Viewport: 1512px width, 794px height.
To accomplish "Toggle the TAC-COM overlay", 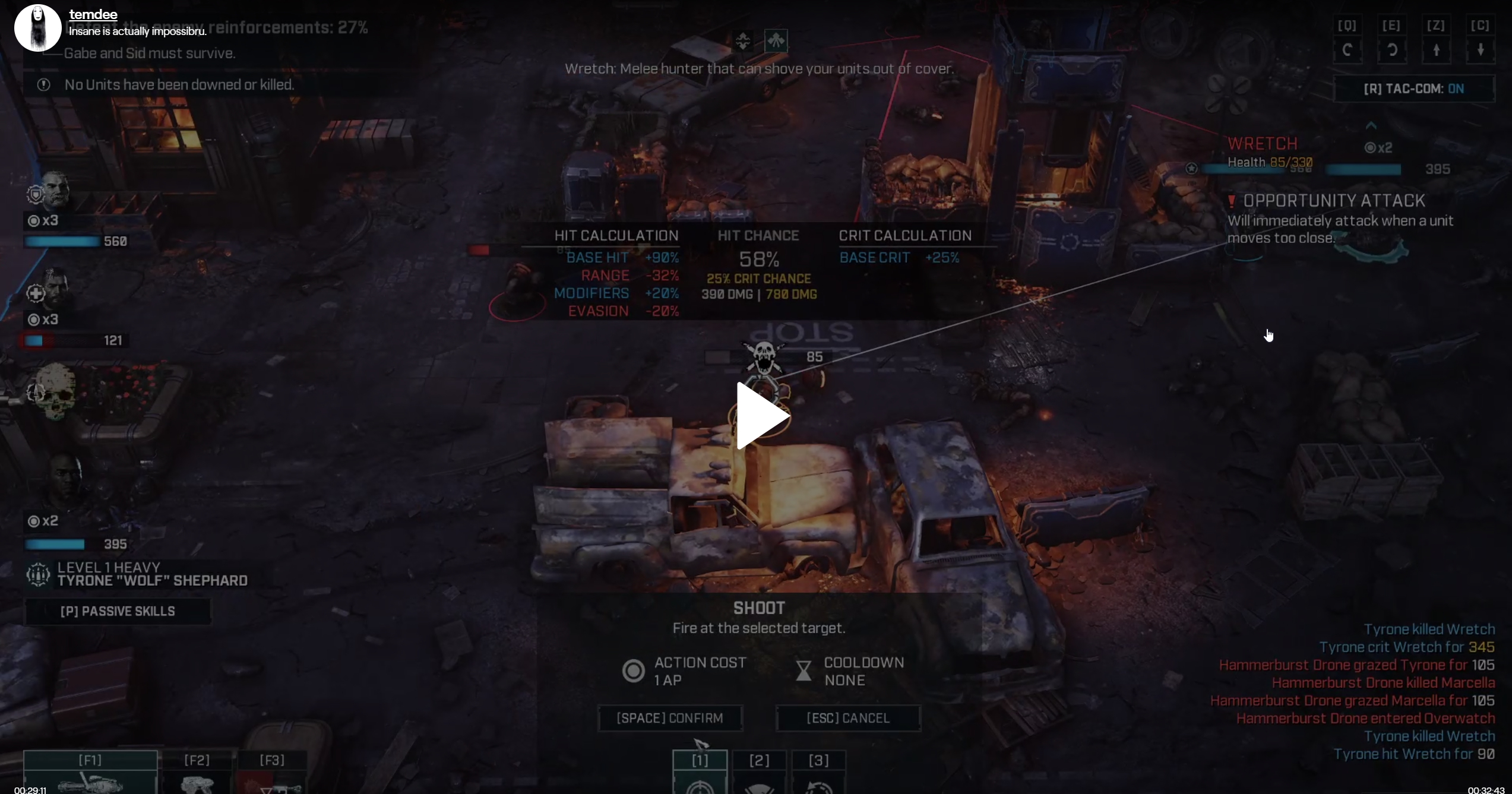I will click(x=1413, y=89).
